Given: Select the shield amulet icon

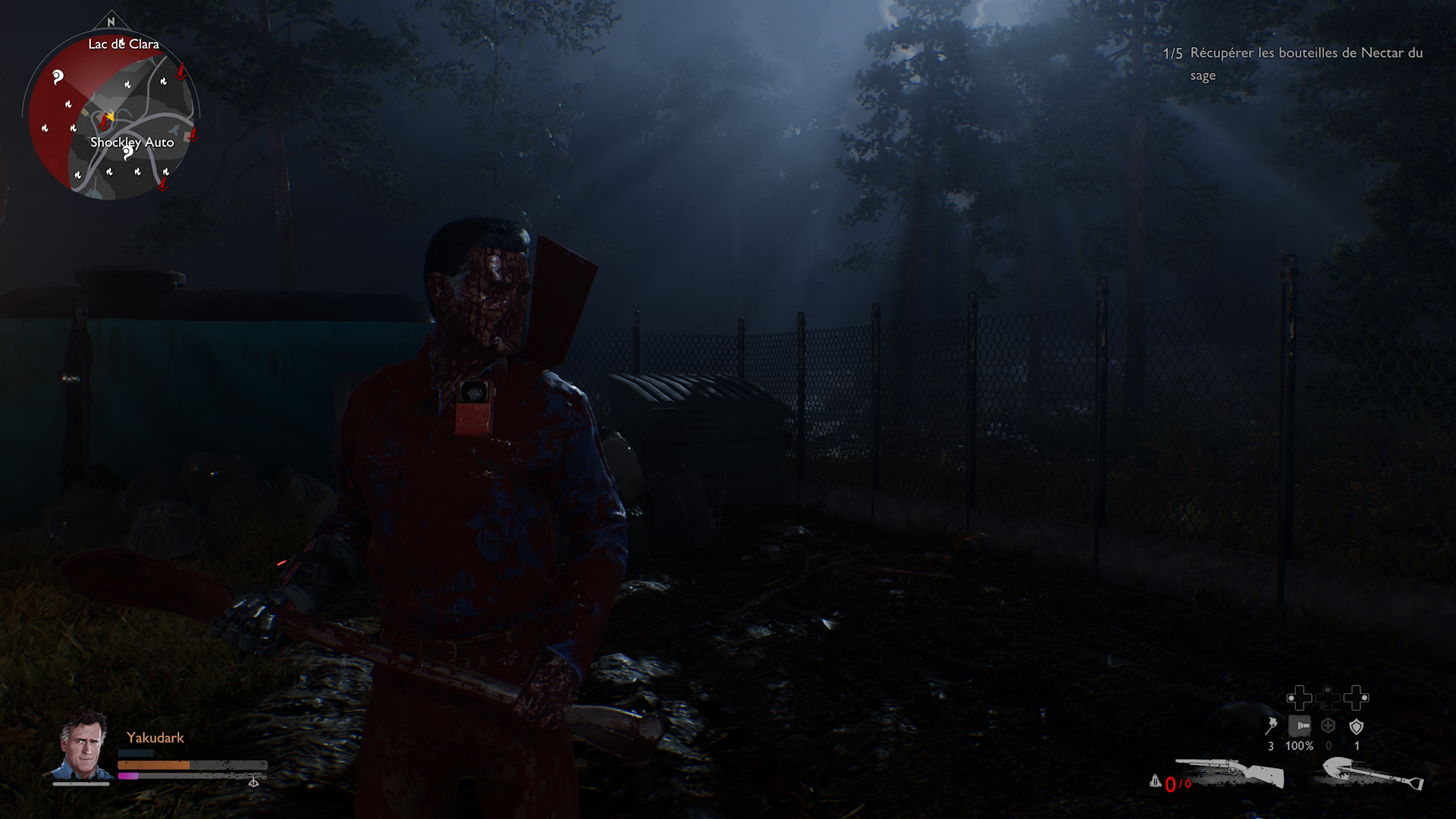Looking at the screenshot, I should pos(1357,726).
